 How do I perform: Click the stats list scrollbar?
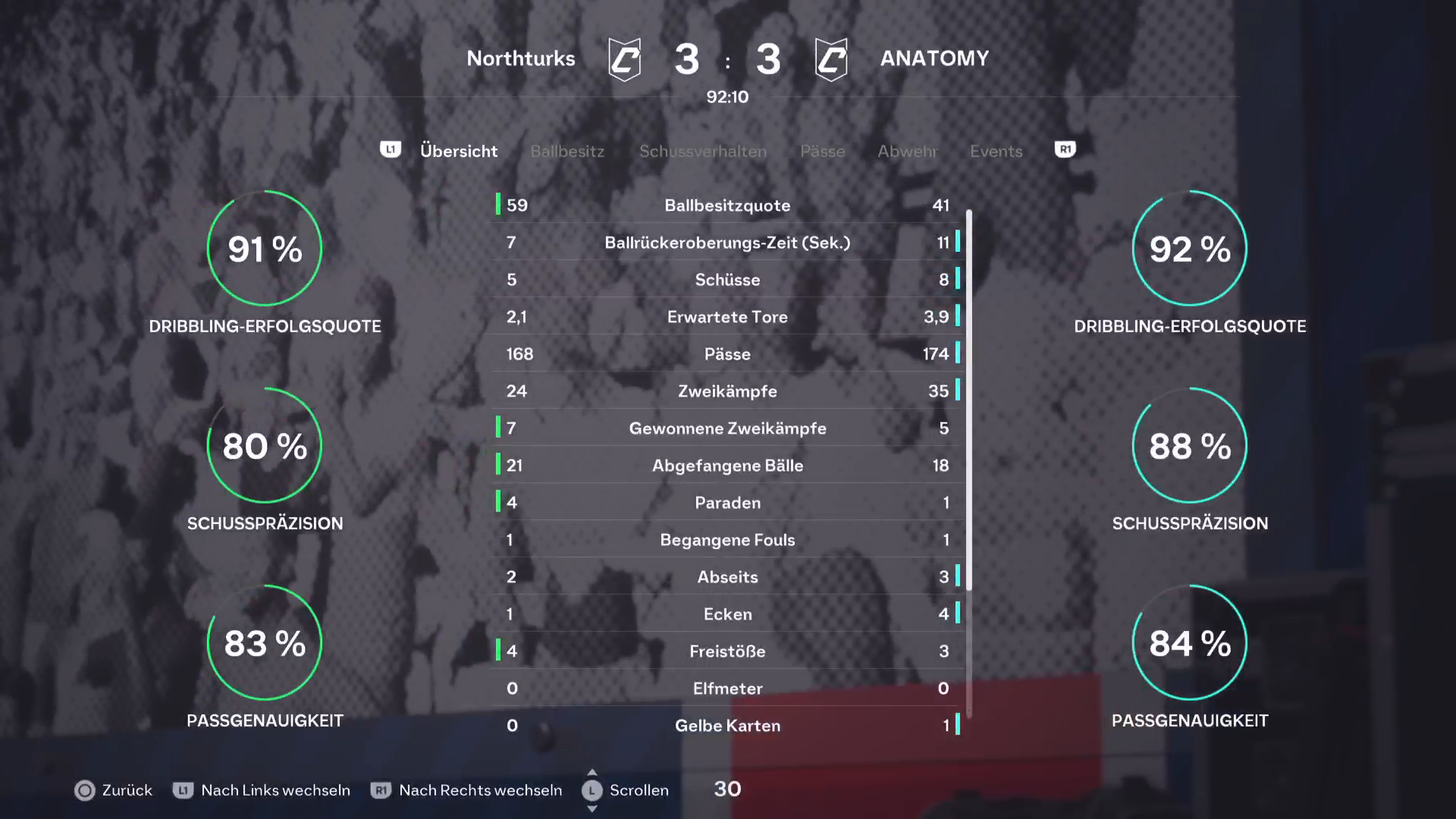coord(969,400)
